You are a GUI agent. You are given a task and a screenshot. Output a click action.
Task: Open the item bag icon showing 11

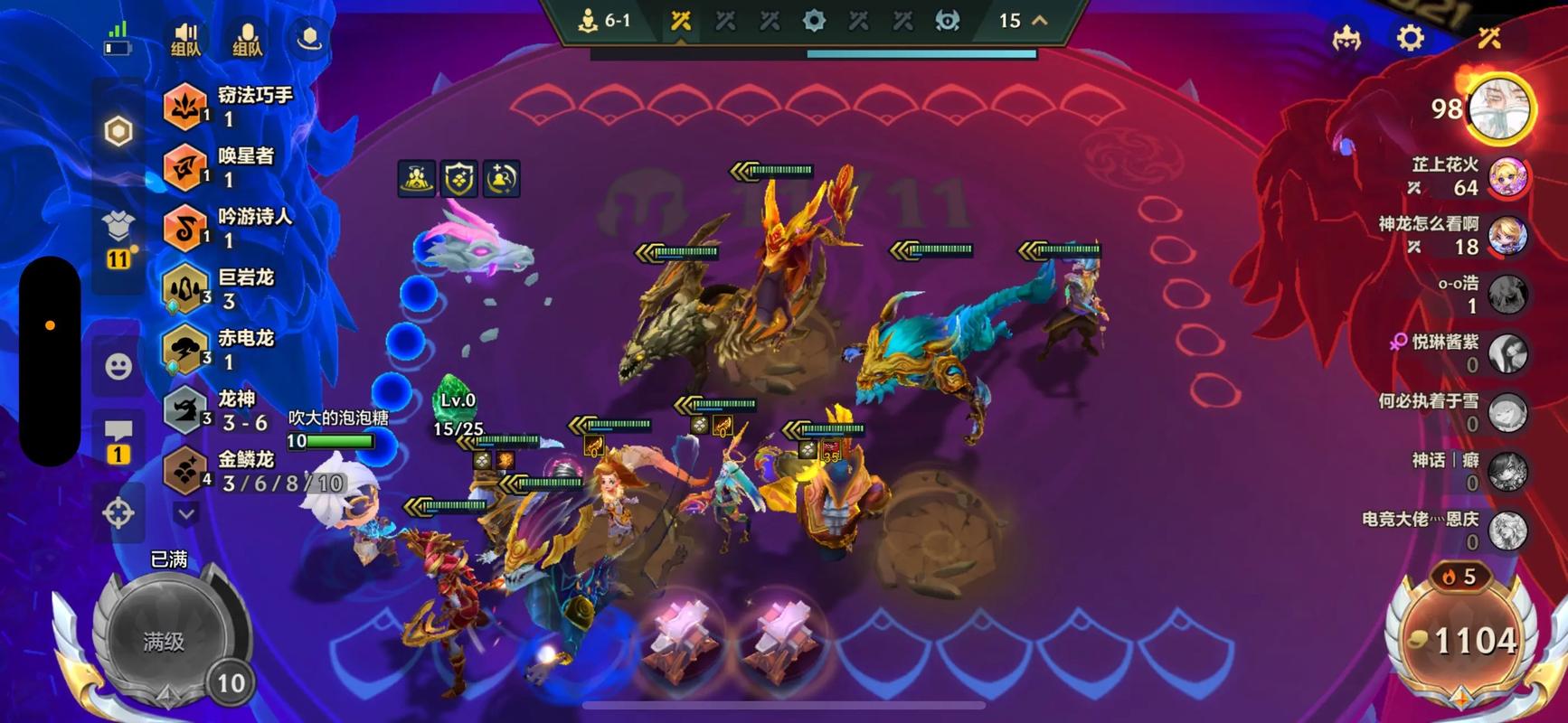coord(118,237)
